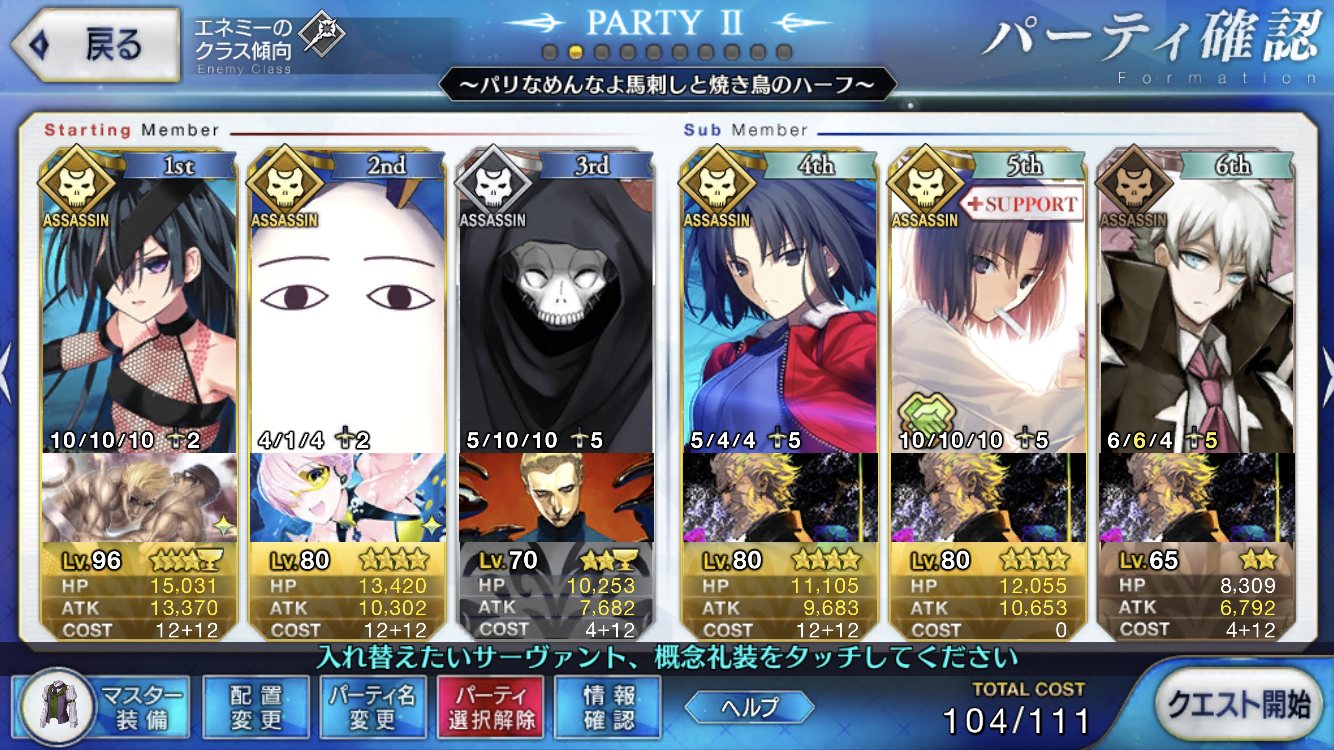Open the enemy class tendency icon

[323, 36]
